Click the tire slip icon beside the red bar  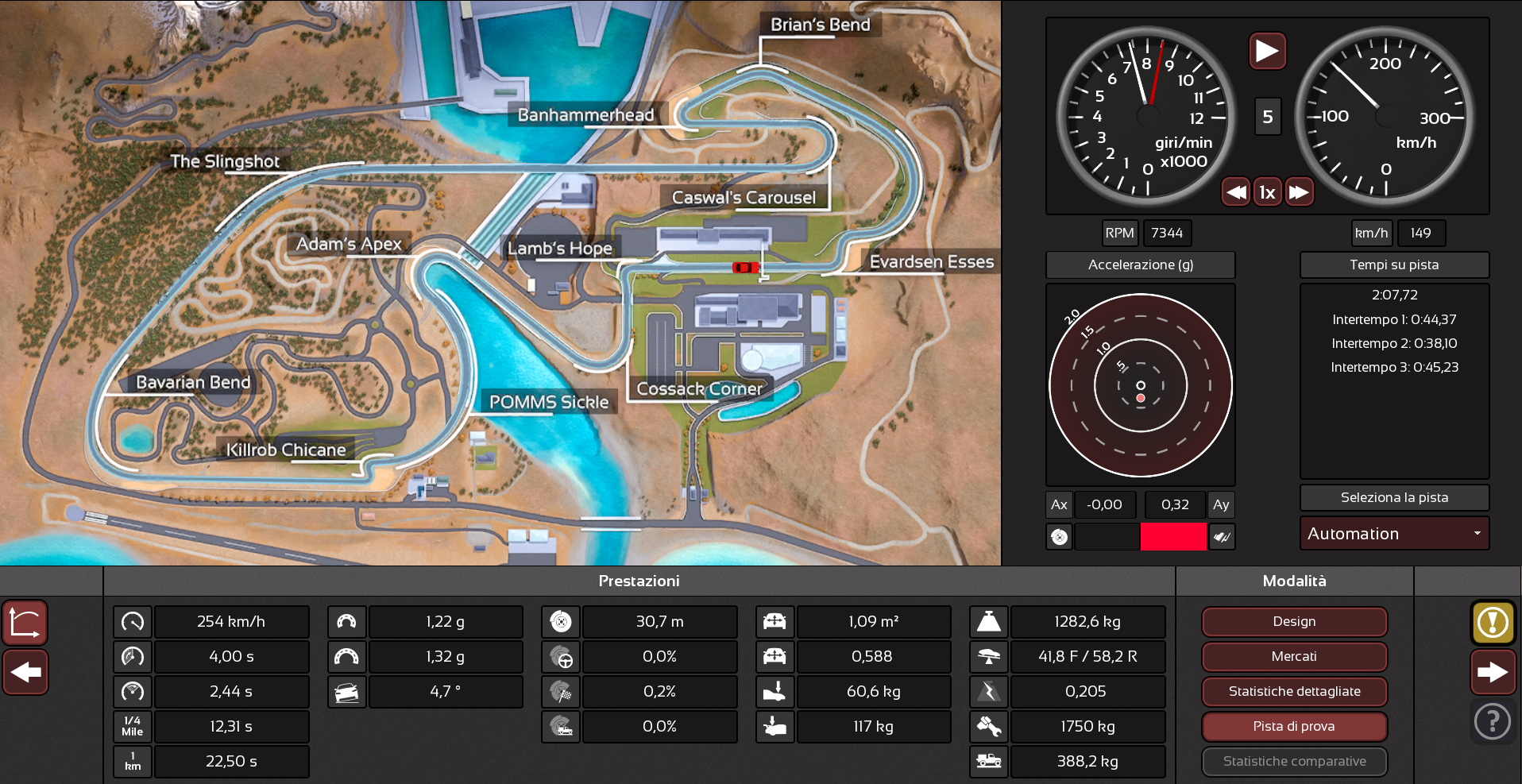click(x=1222, y=537)
